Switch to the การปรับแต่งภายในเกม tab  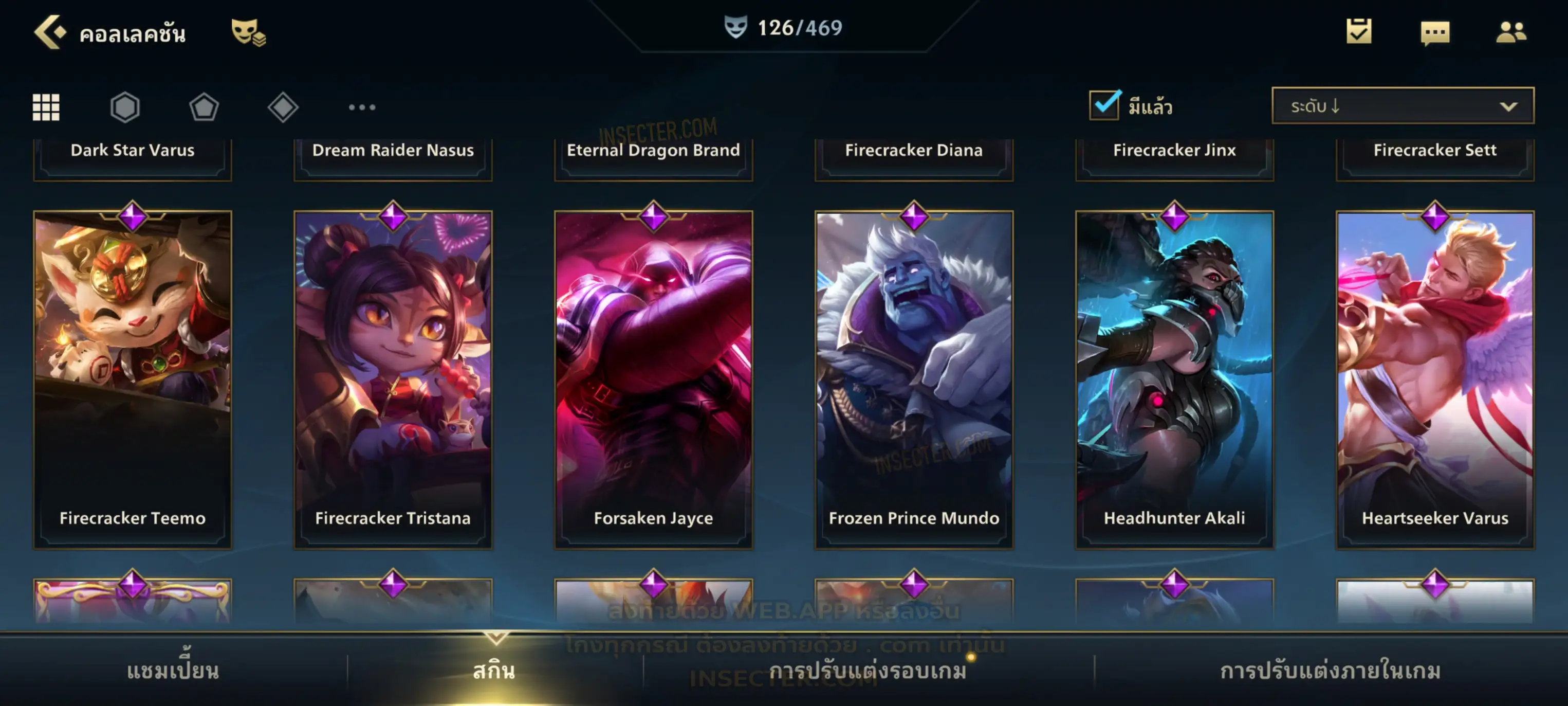click(1330, 671)
